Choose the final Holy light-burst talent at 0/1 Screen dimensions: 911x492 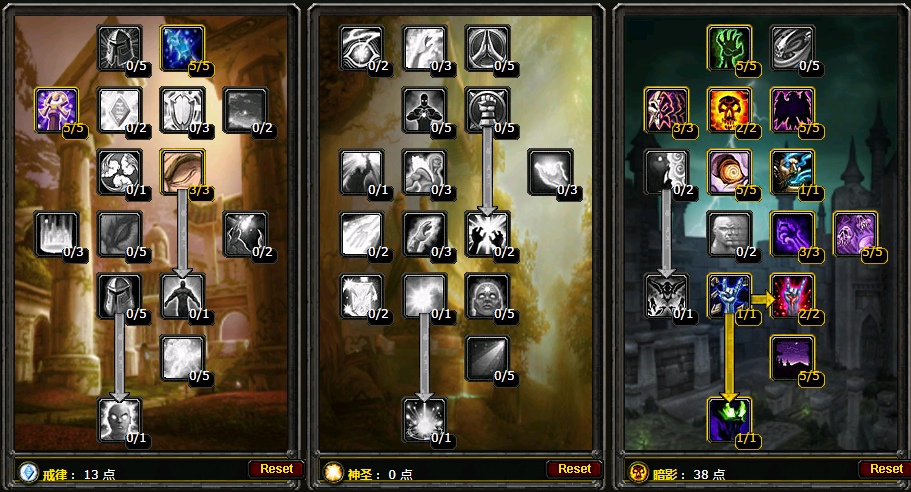point(425,419)
